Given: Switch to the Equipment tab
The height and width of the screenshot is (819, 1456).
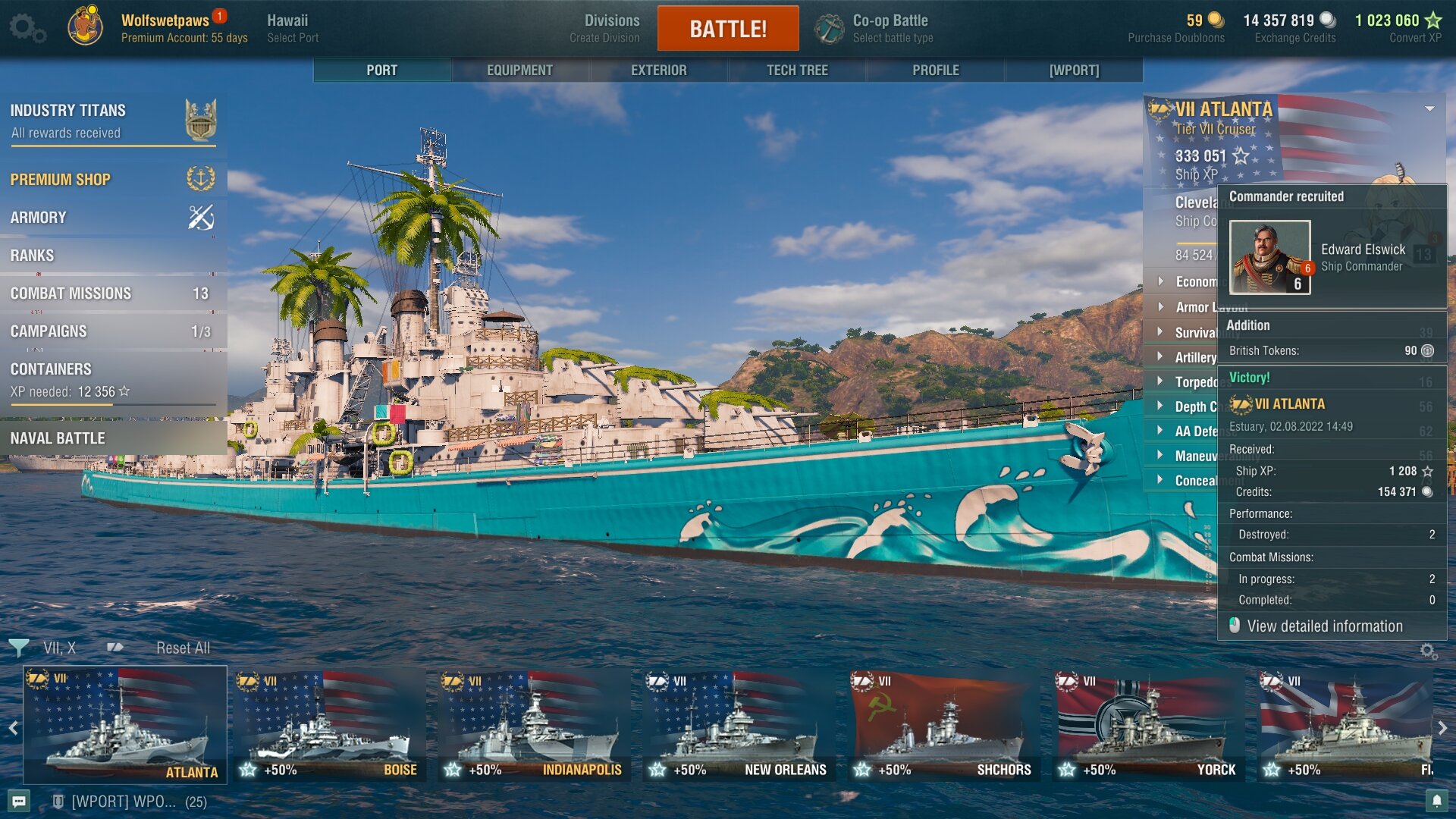Looking at the screenshot, I should click(x=519, y=70).
